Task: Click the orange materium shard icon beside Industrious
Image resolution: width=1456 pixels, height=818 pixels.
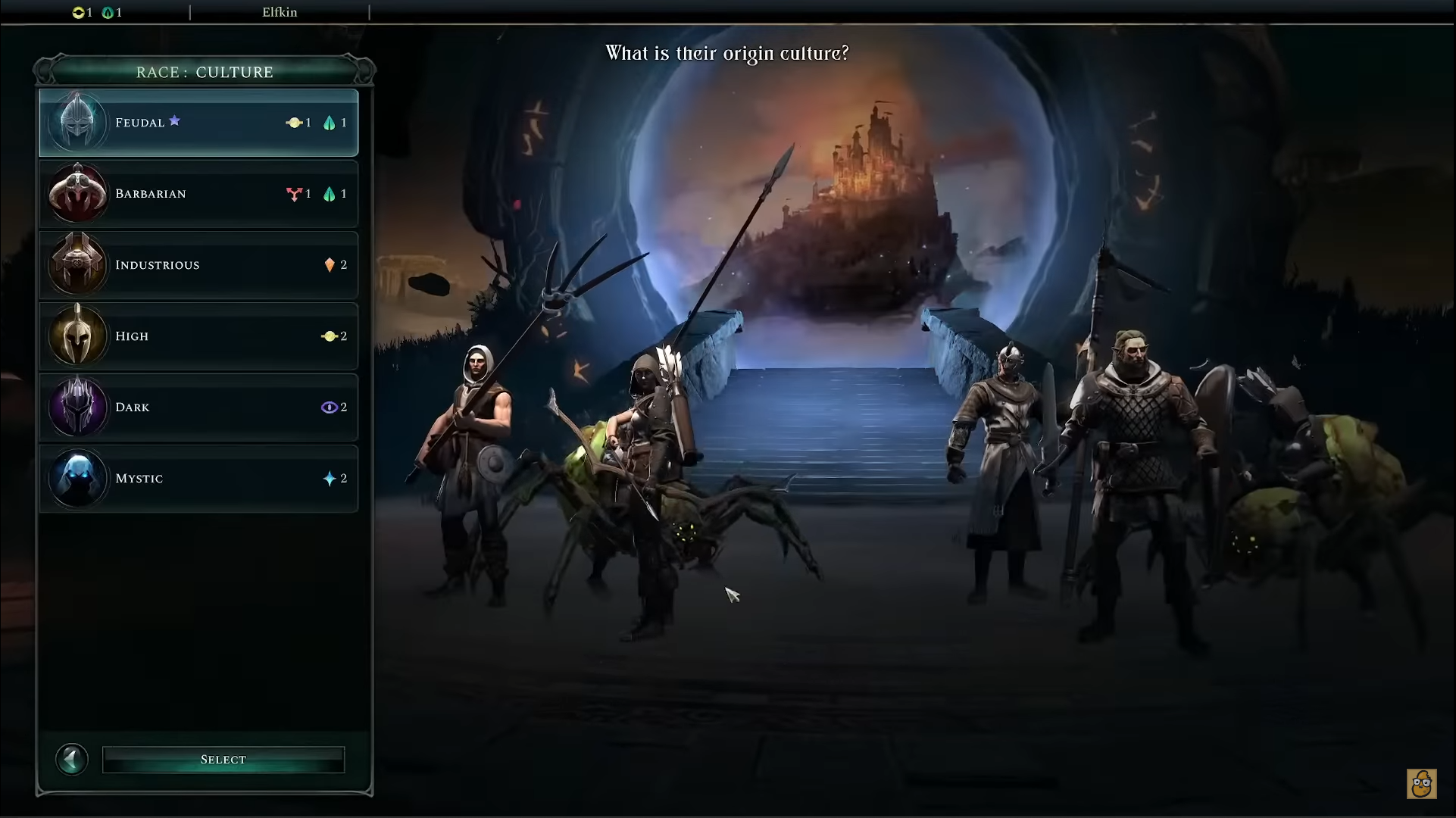Action: pyautogui.click(x=330, y=264)
